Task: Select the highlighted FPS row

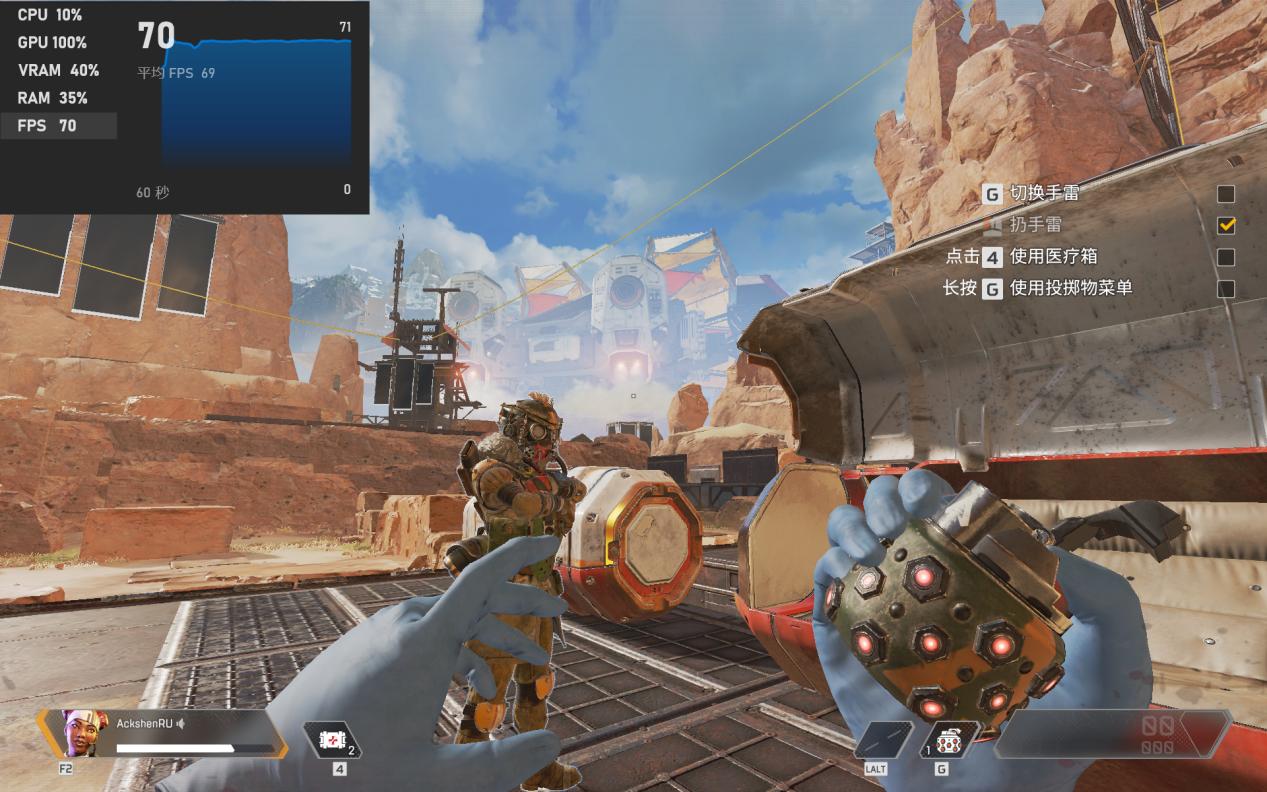Action: (x=58, y=126)
